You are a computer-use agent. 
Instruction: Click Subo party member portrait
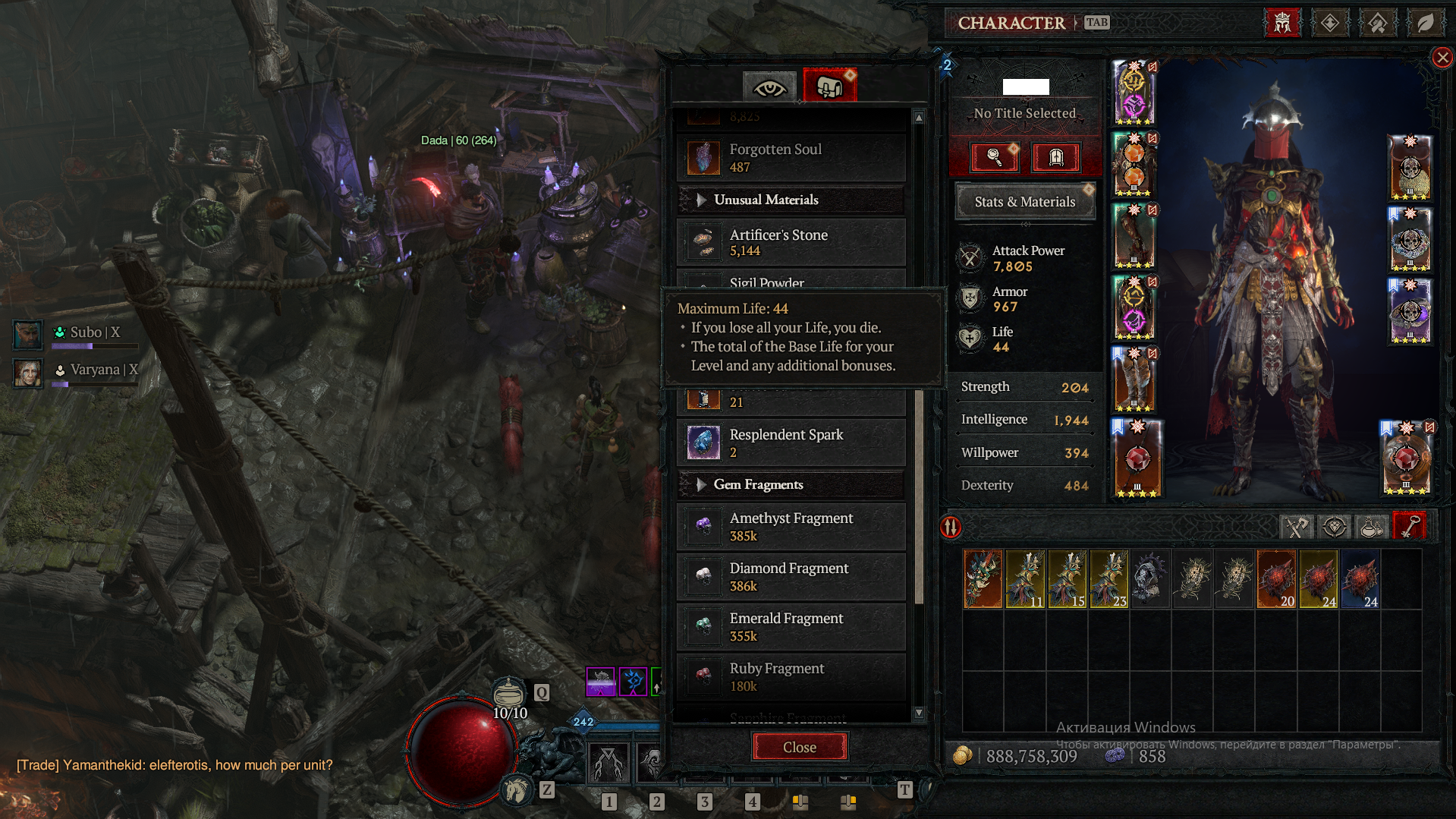pyautogui.click(x=27, y=334)
